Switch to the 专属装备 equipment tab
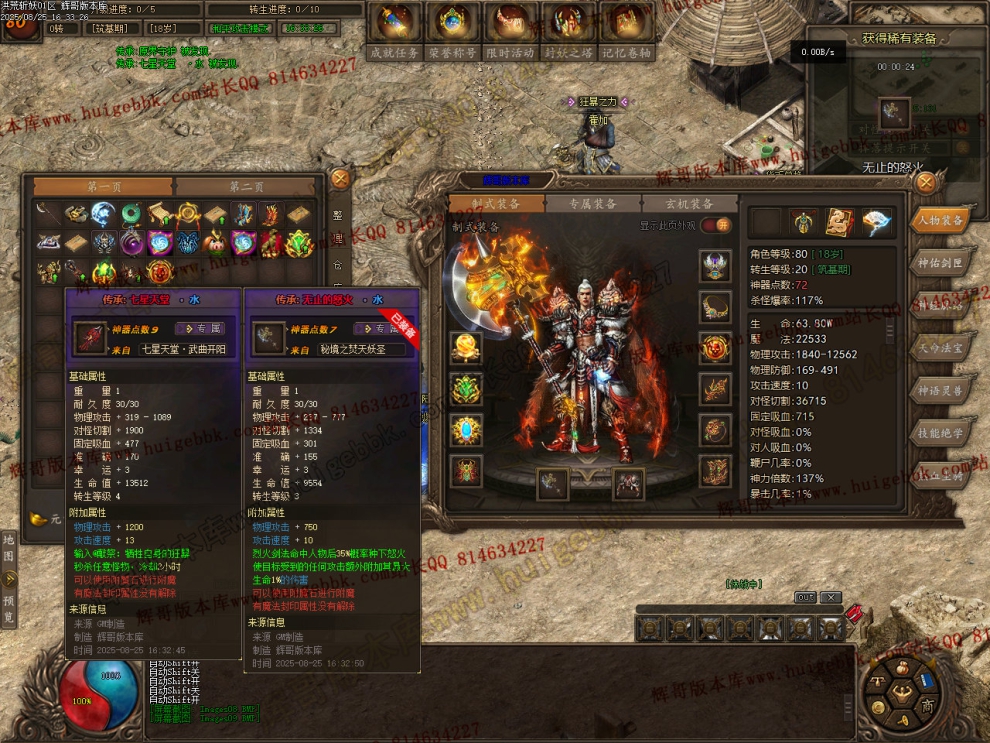 pos(593,204)
